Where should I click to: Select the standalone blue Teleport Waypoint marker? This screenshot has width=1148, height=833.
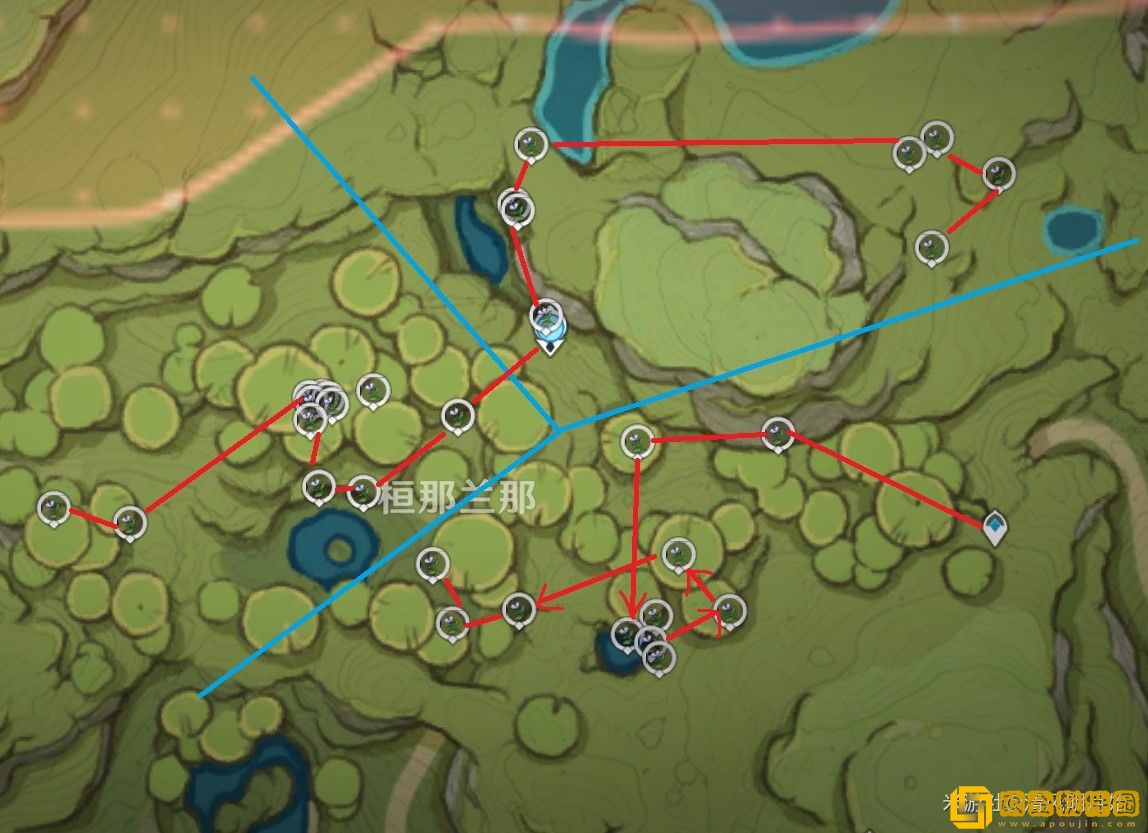pos(995,526)
